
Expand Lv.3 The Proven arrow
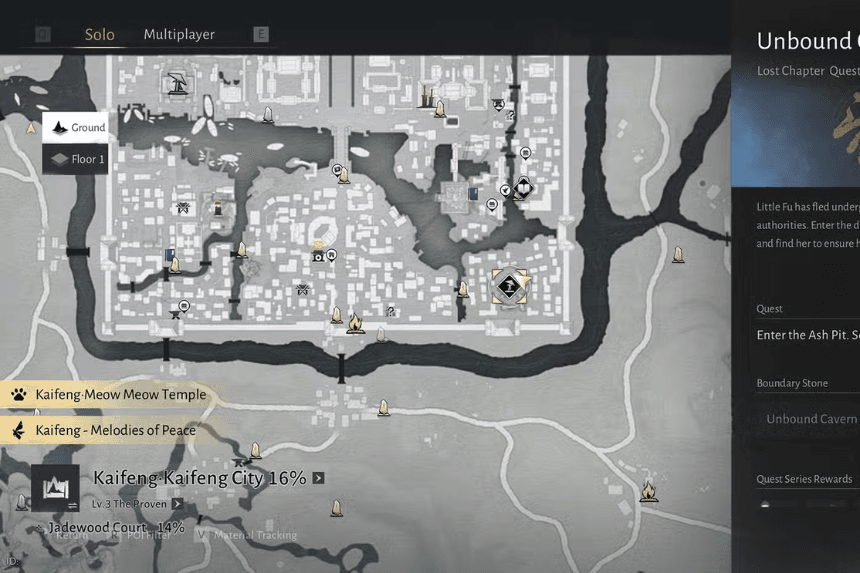(177, 504)
